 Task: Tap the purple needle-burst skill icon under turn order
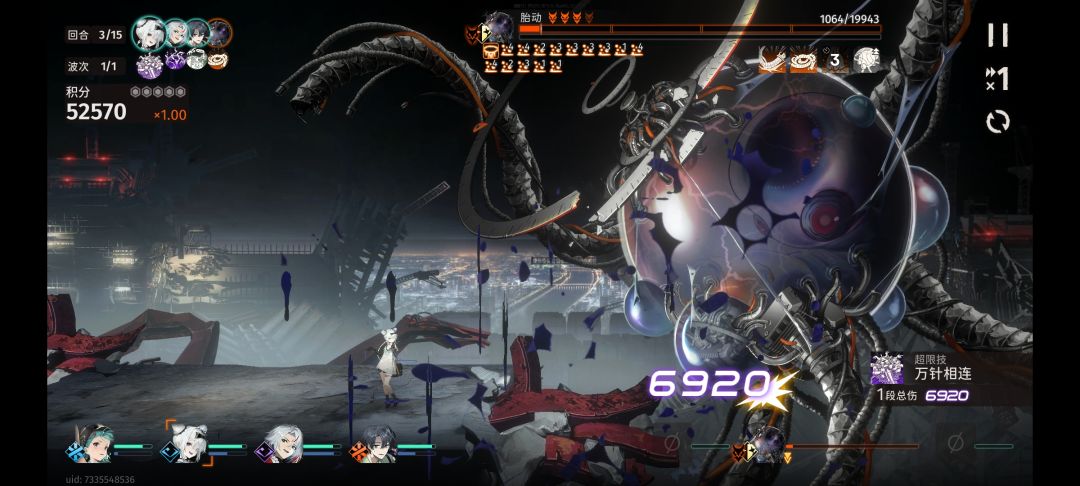(x=148, y=63)
